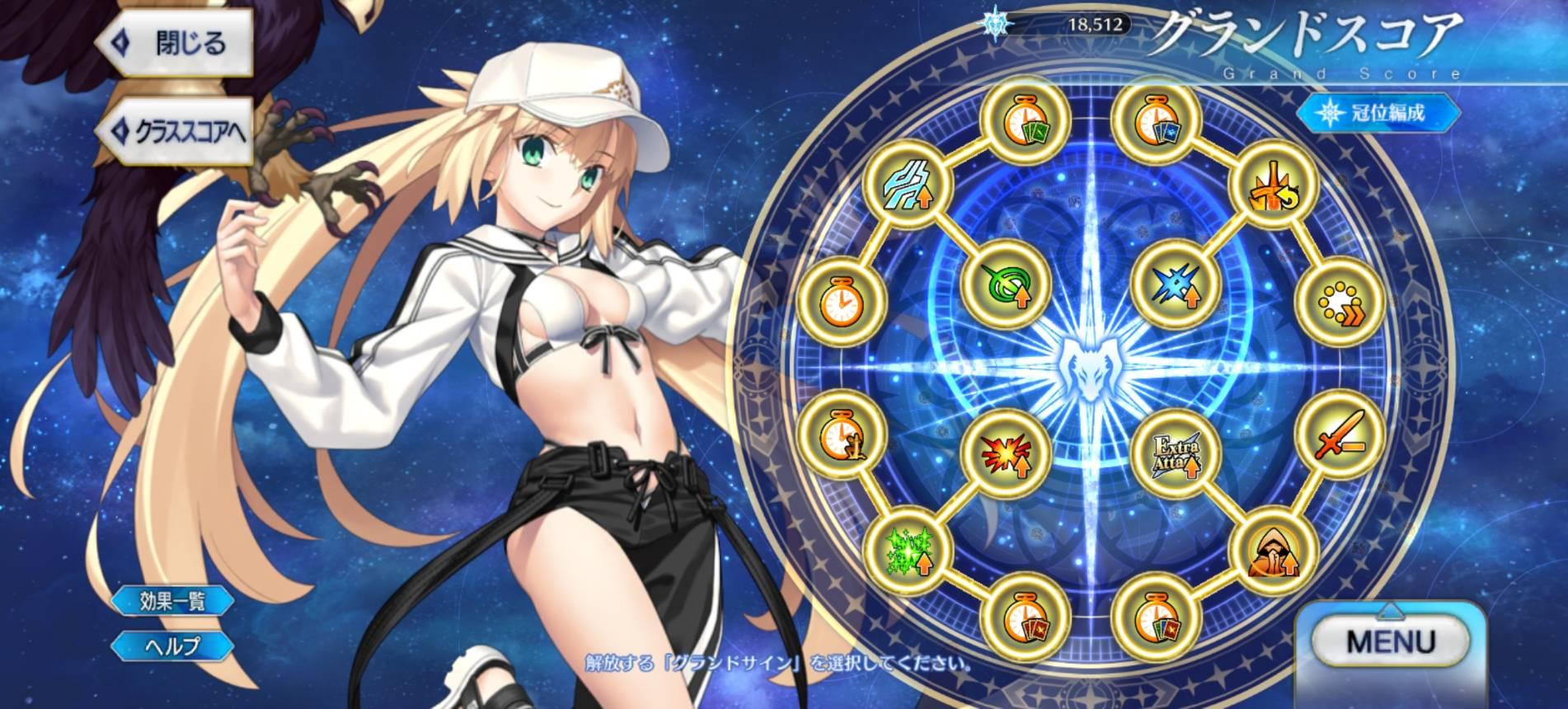Screen dimensions: 1568x709
Task: Open the 効果一覧 effects list
Action: (171, 600)
